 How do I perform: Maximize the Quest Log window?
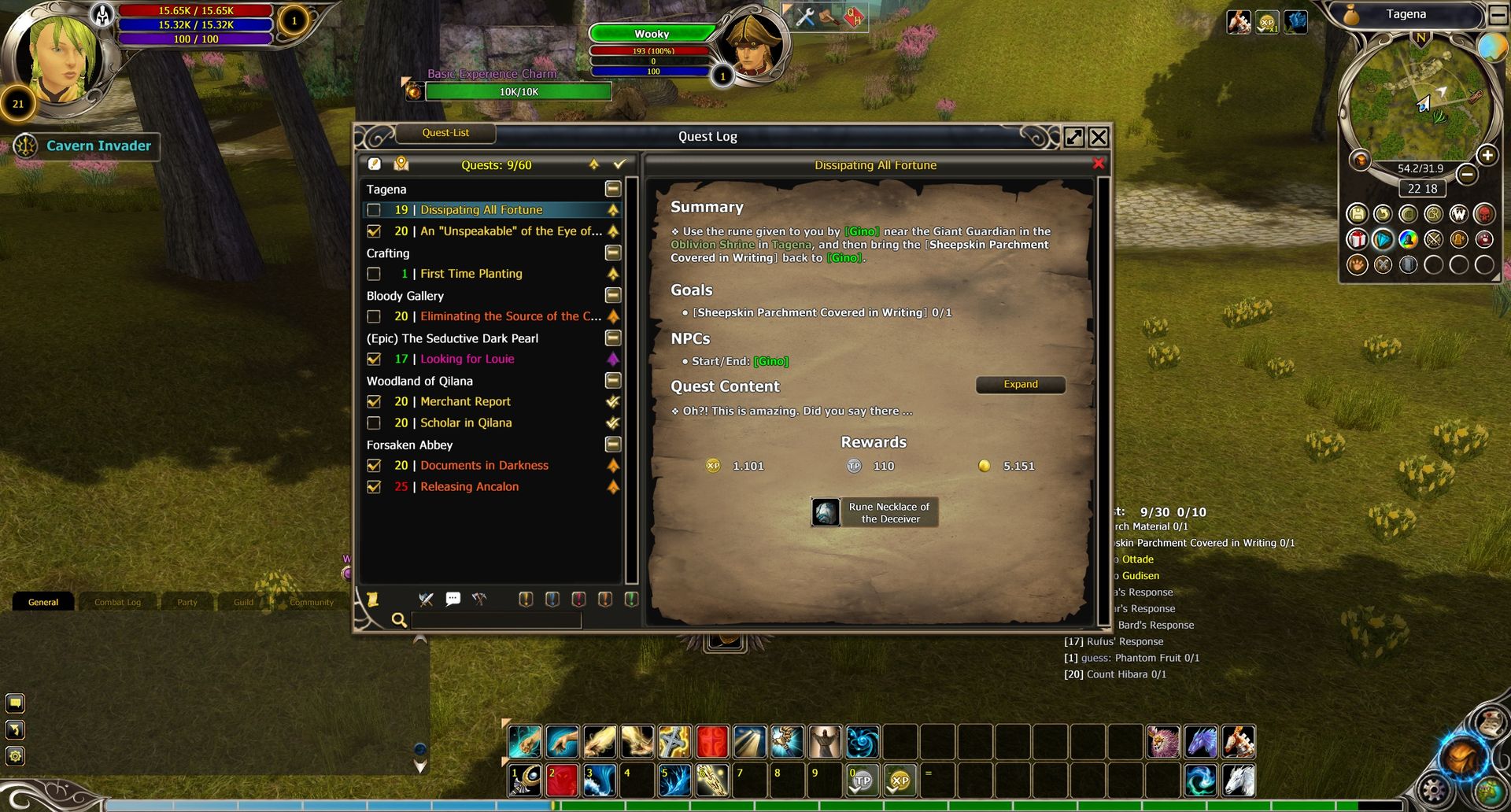tap(1073, 138)
